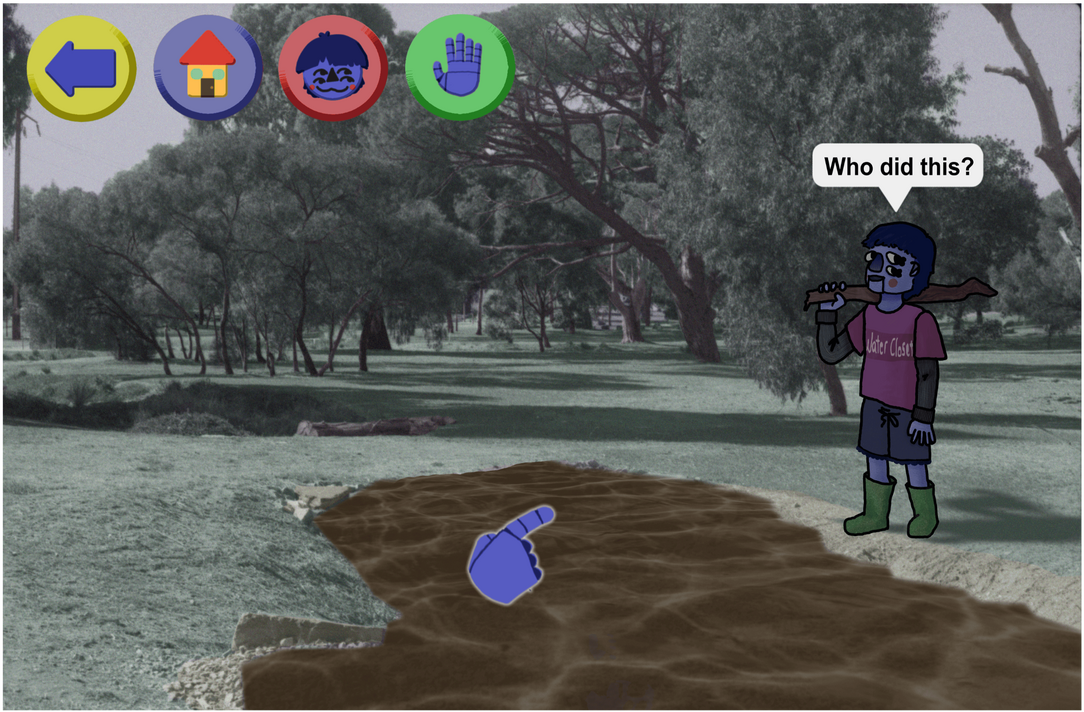Viewport: 1084px width, 712px height.
Task: Go to the home screen via house icon
Action: (x=207, y=68)
